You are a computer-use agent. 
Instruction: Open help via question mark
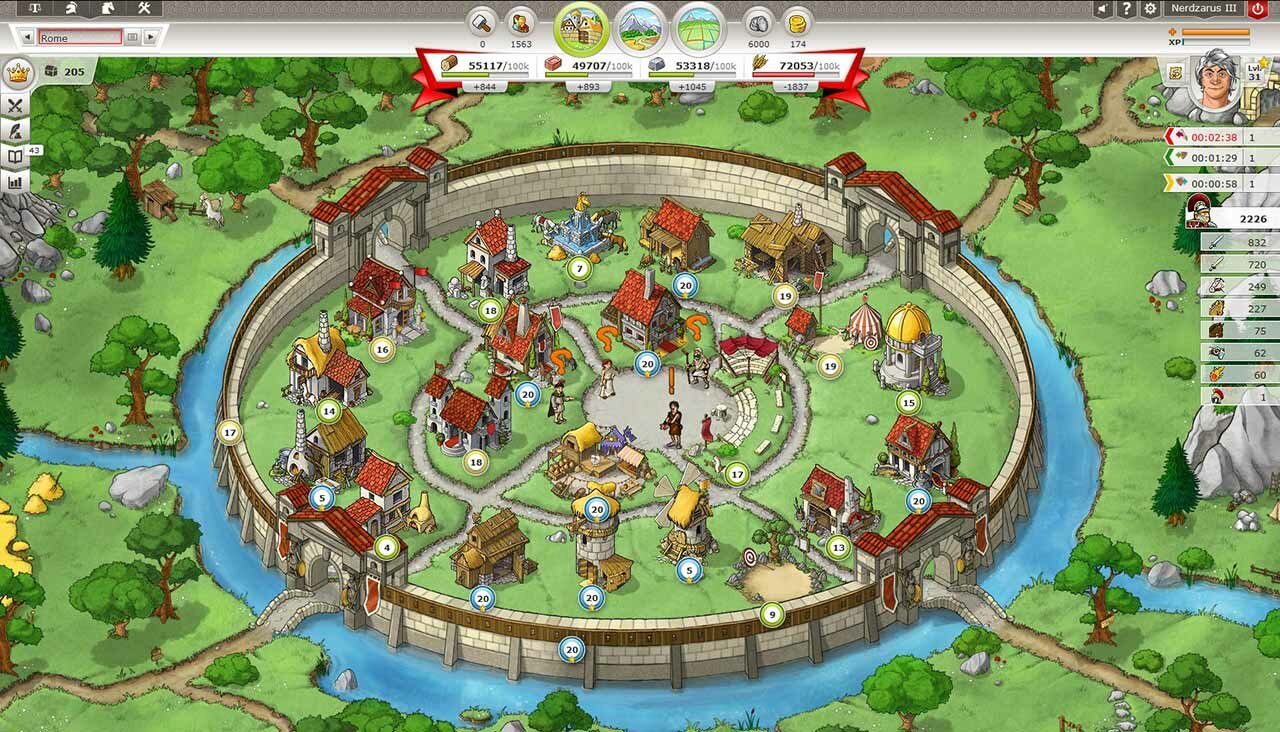[1127, 9]
